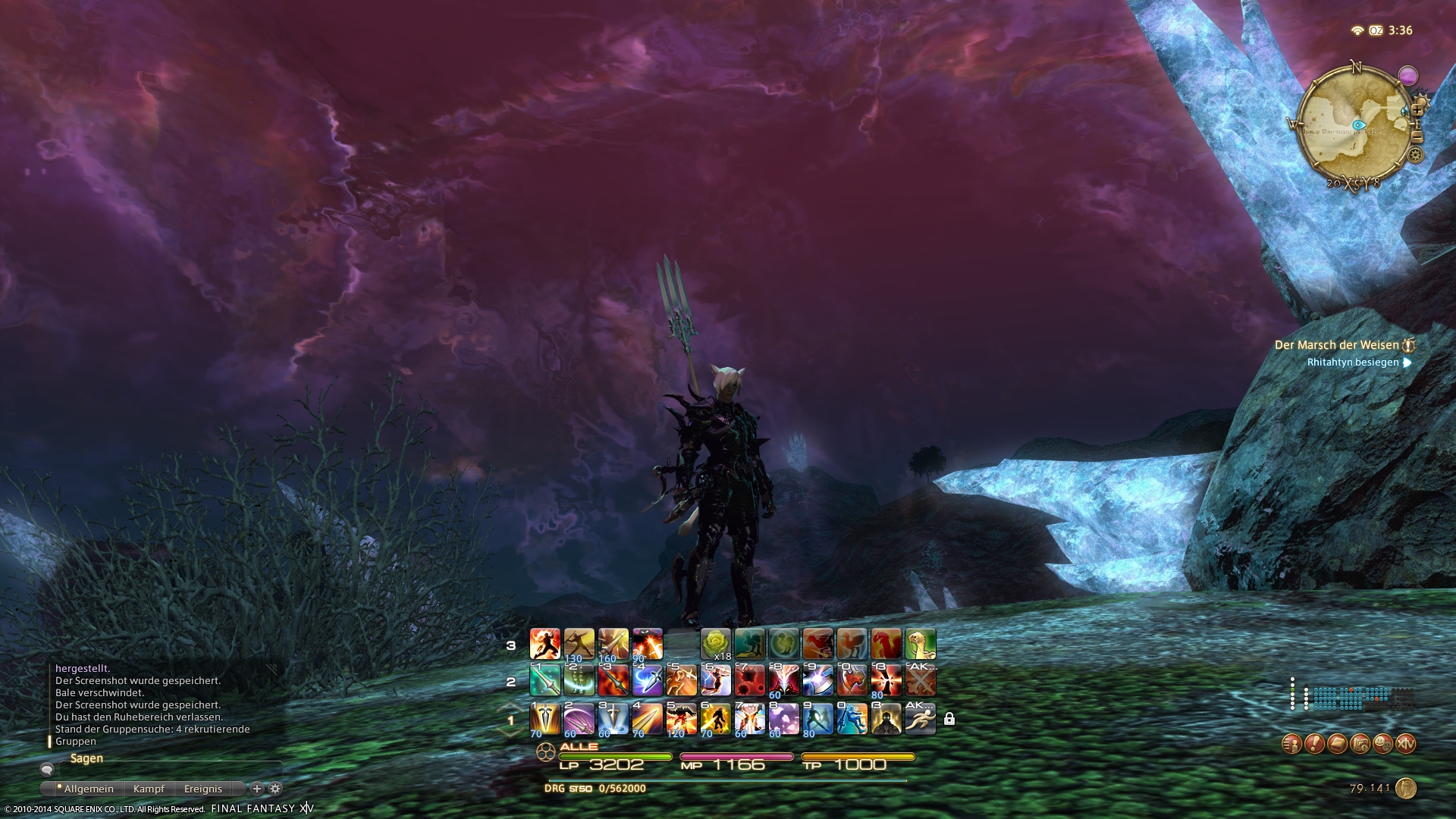
Task: Click the gold coin gil icon
Action: [x=1406, y=789]
